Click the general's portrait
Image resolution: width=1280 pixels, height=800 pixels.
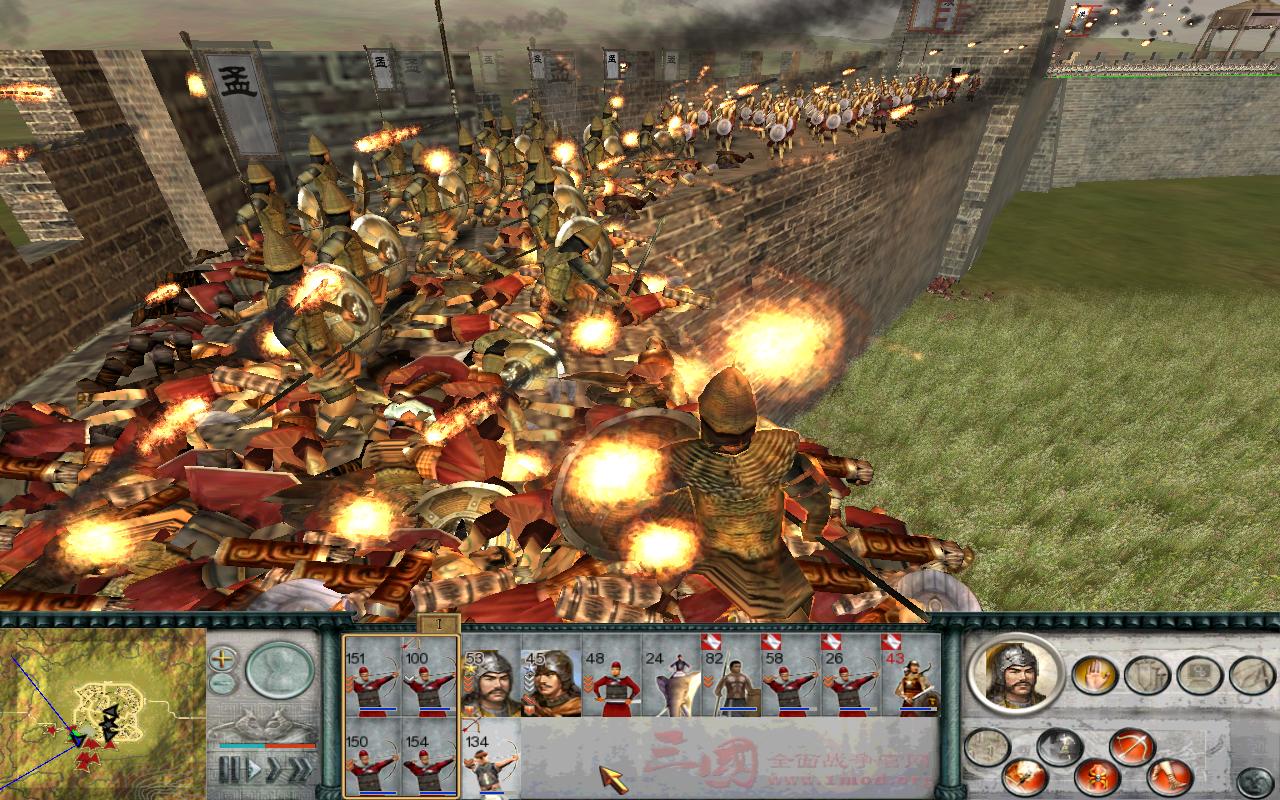coord(1014,675)
